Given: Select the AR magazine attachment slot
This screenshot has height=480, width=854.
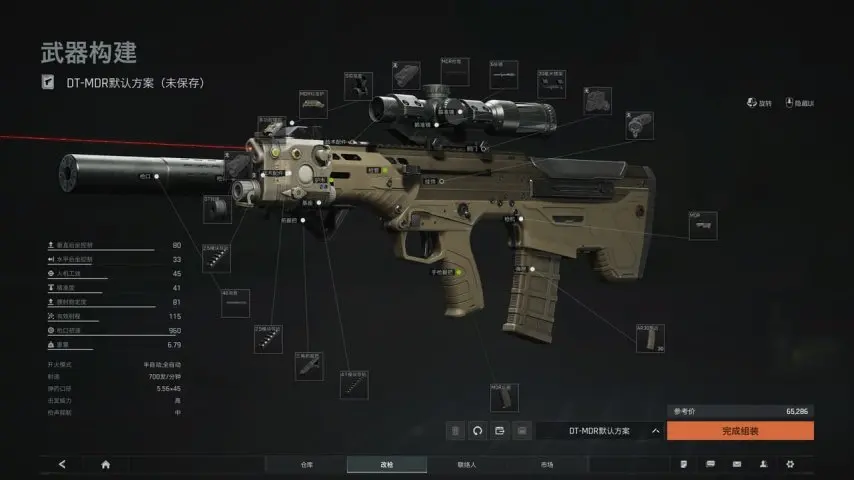Looking at the screenshot, I should (x=650, y=338).
